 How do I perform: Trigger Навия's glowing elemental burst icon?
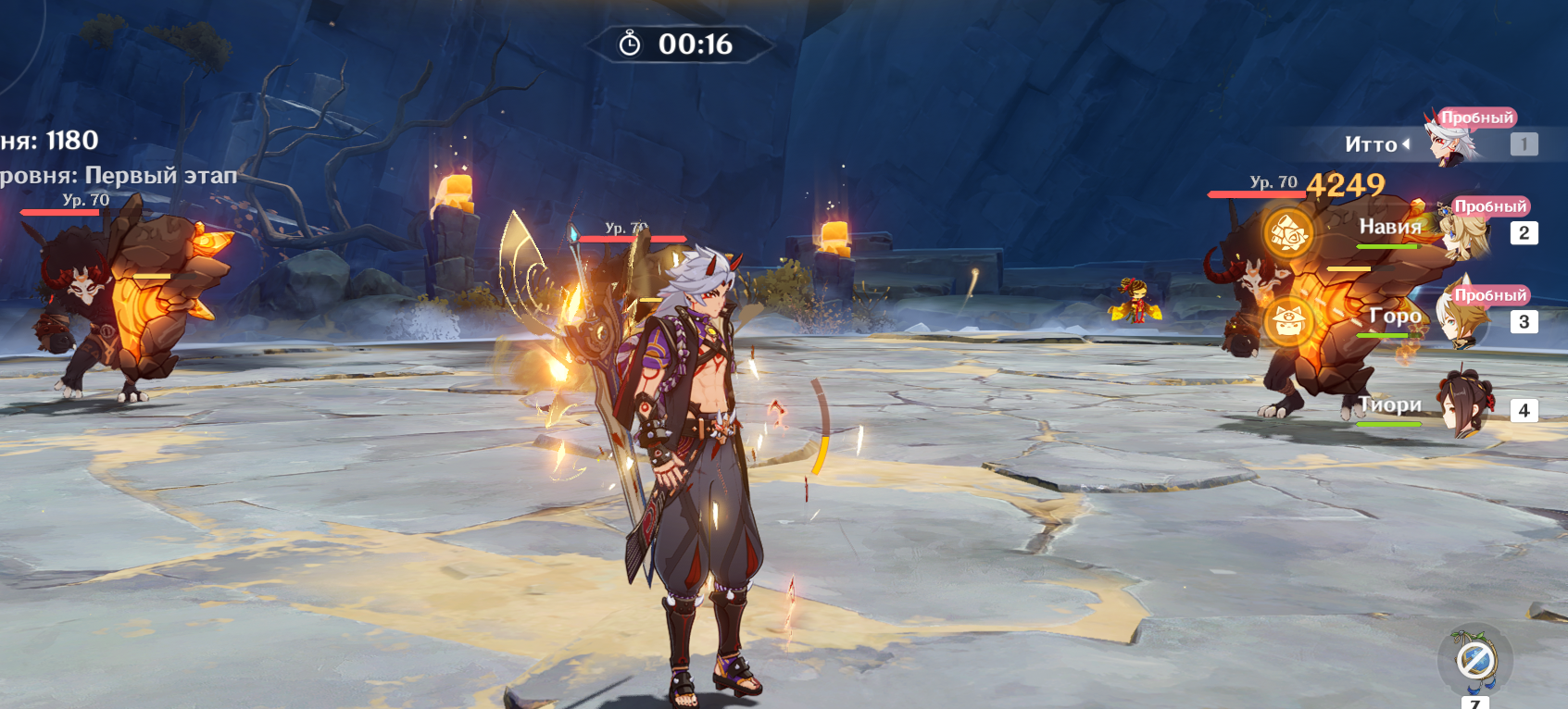(1288, 232)
